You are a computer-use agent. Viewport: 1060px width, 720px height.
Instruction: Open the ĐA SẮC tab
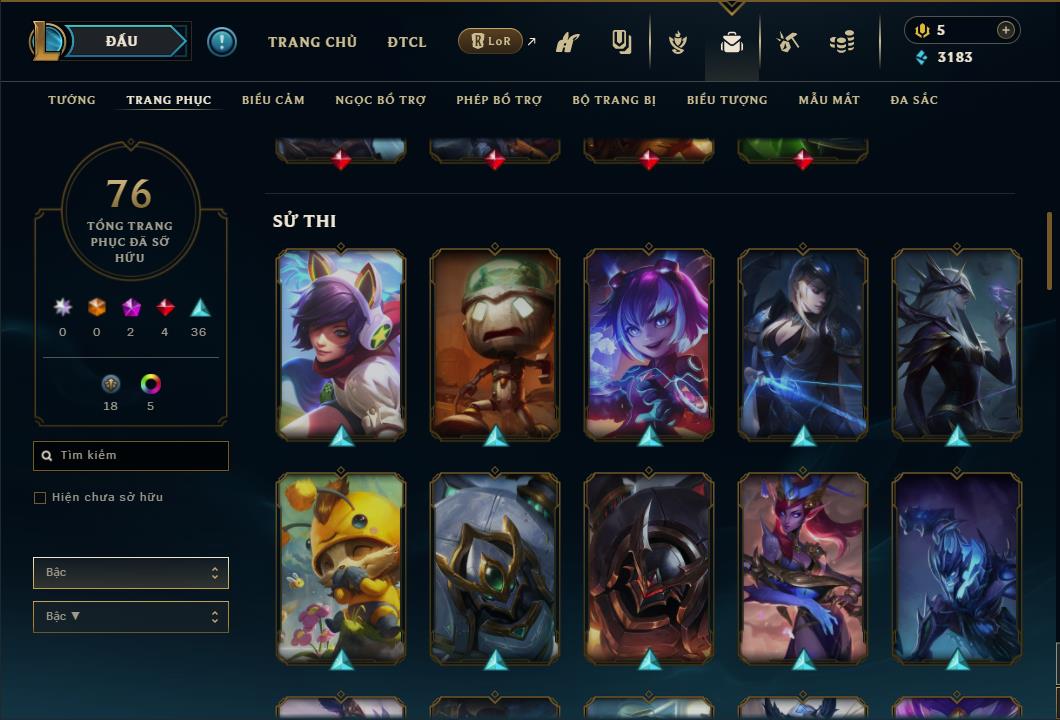(914, 100)
